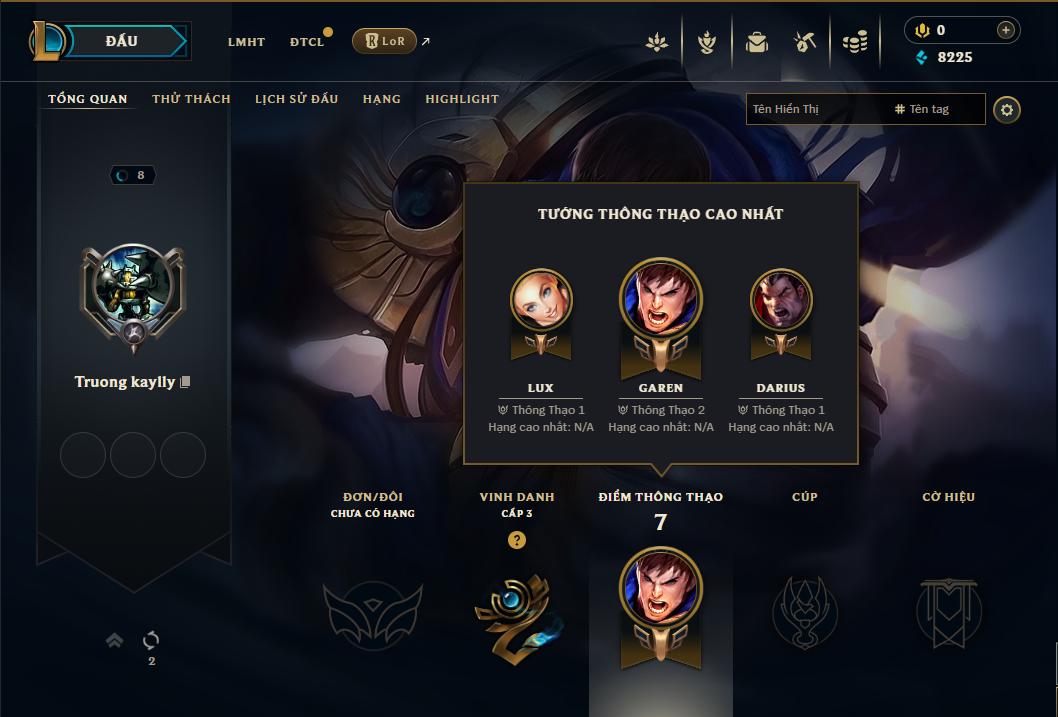
Task: Select the HẠNG tab
Action: coord(382,99)
